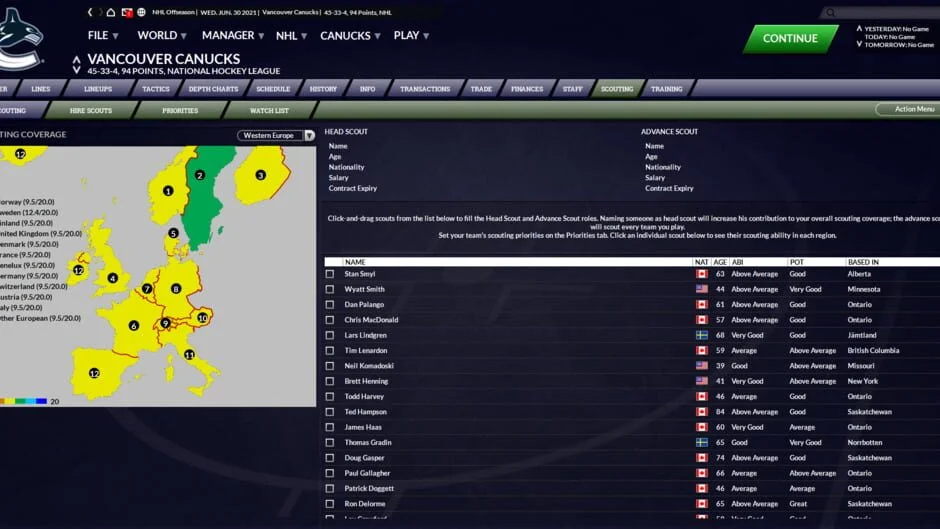Screen dimensions: 940x529
Task: Open the Priorities sub-tab
Action: click(x=180, y=110)
